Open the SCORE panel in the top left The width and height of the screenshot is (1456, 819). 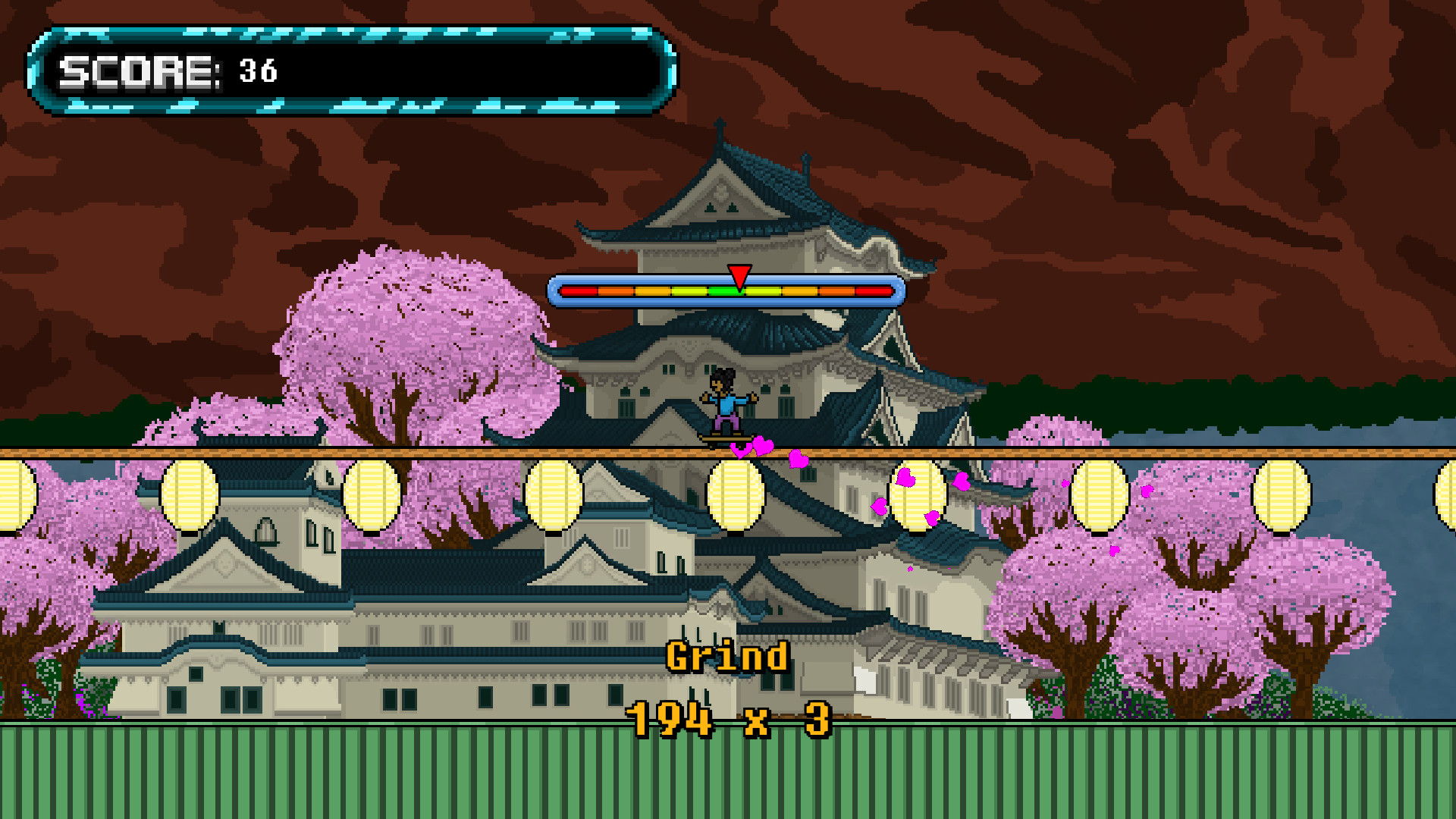[x=349, y=68]
